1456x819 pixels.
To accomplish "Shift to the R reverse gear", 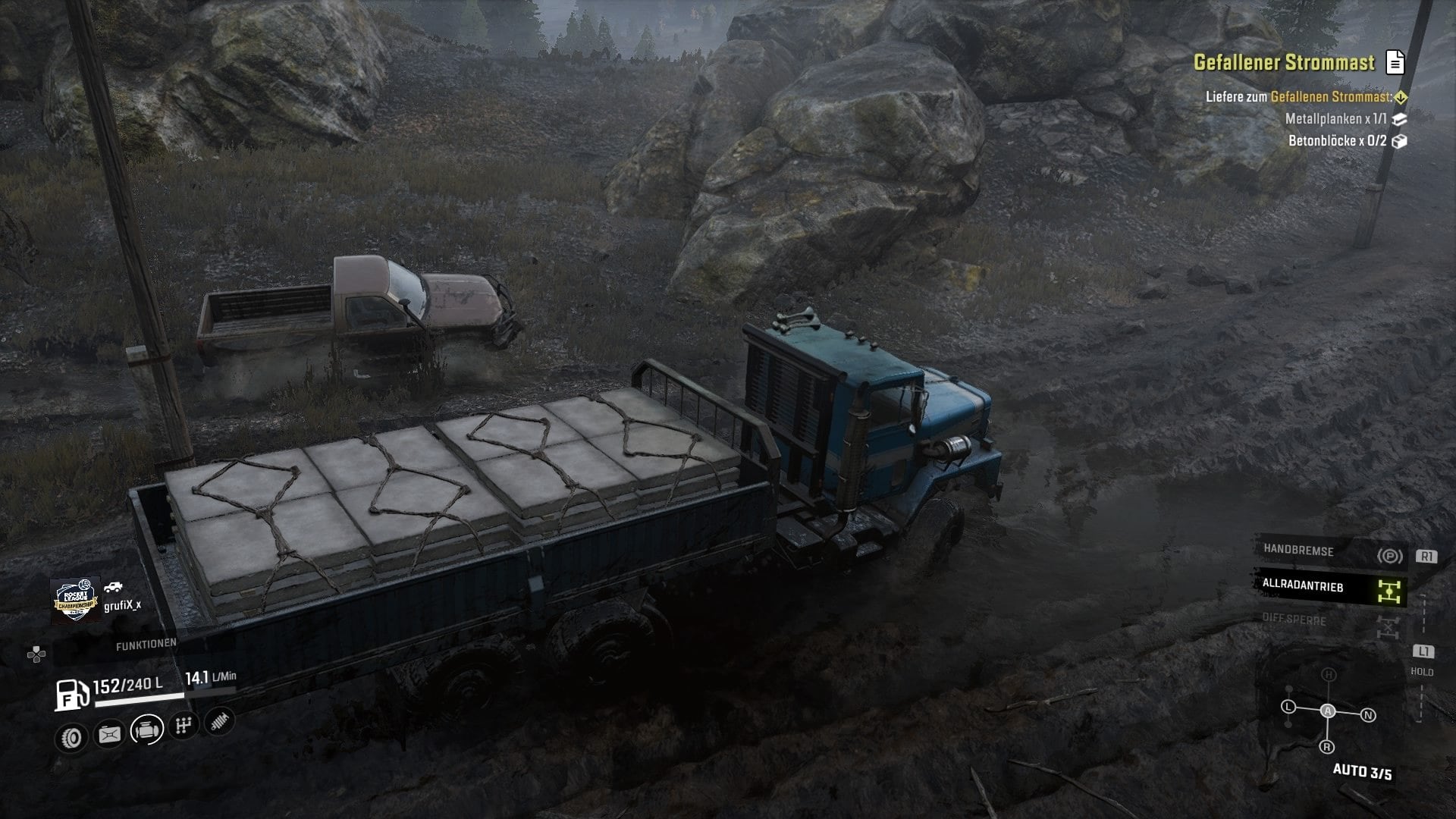I will coord(1327,747).
